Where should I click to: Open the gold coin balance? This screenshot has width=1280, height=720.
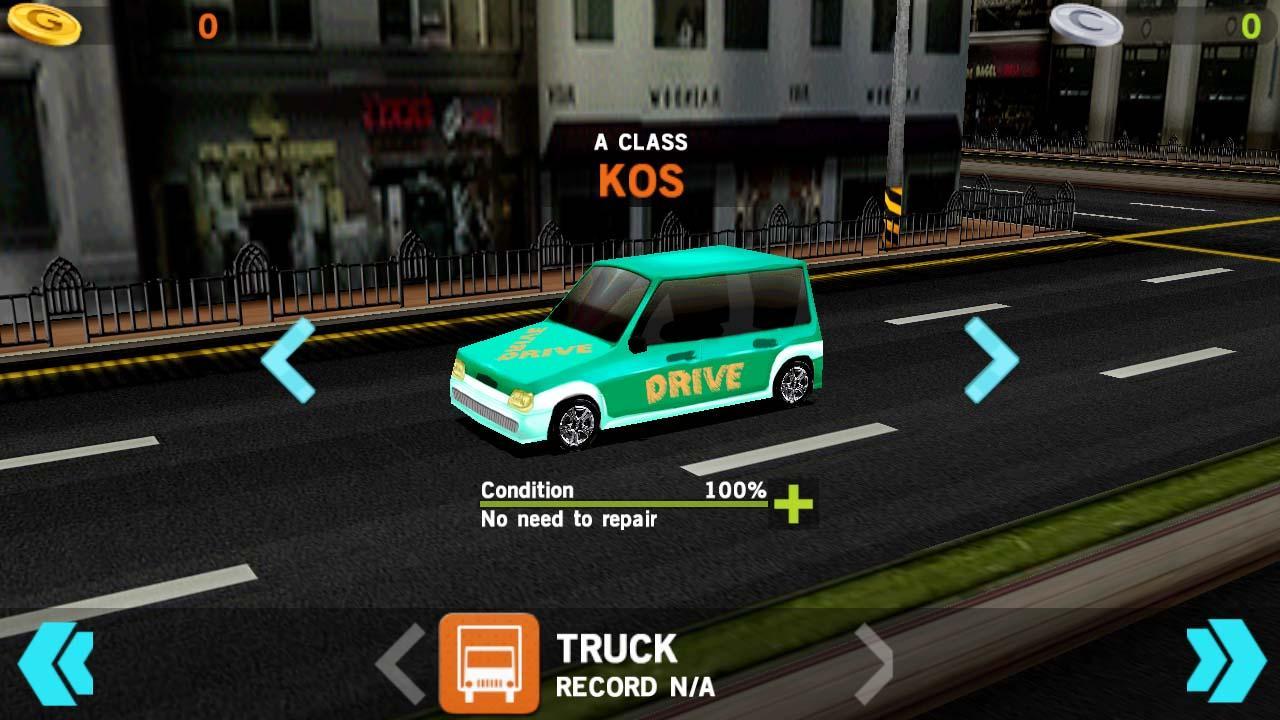(x=45, y=25)
